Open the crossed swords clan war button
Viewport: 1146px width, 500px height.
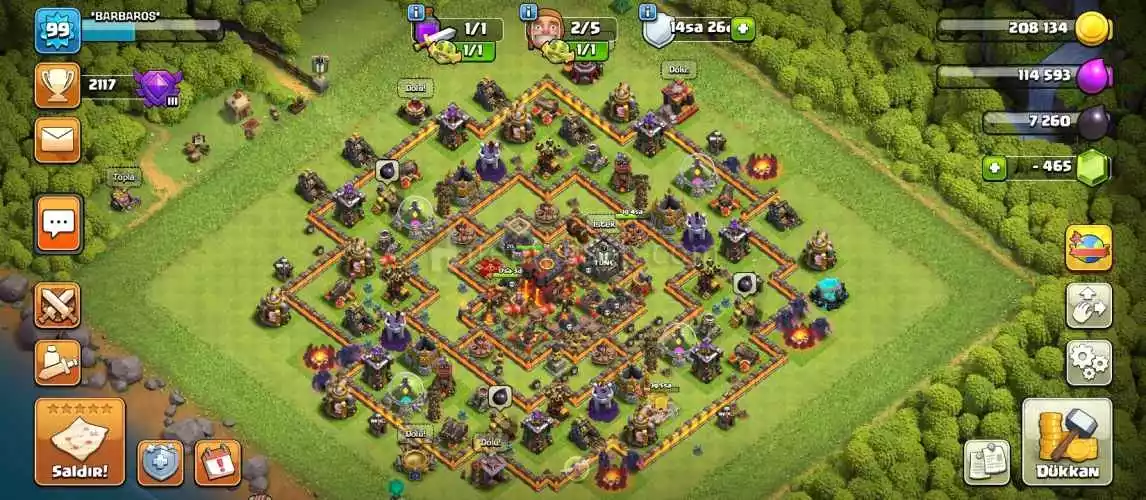(58, 305)
